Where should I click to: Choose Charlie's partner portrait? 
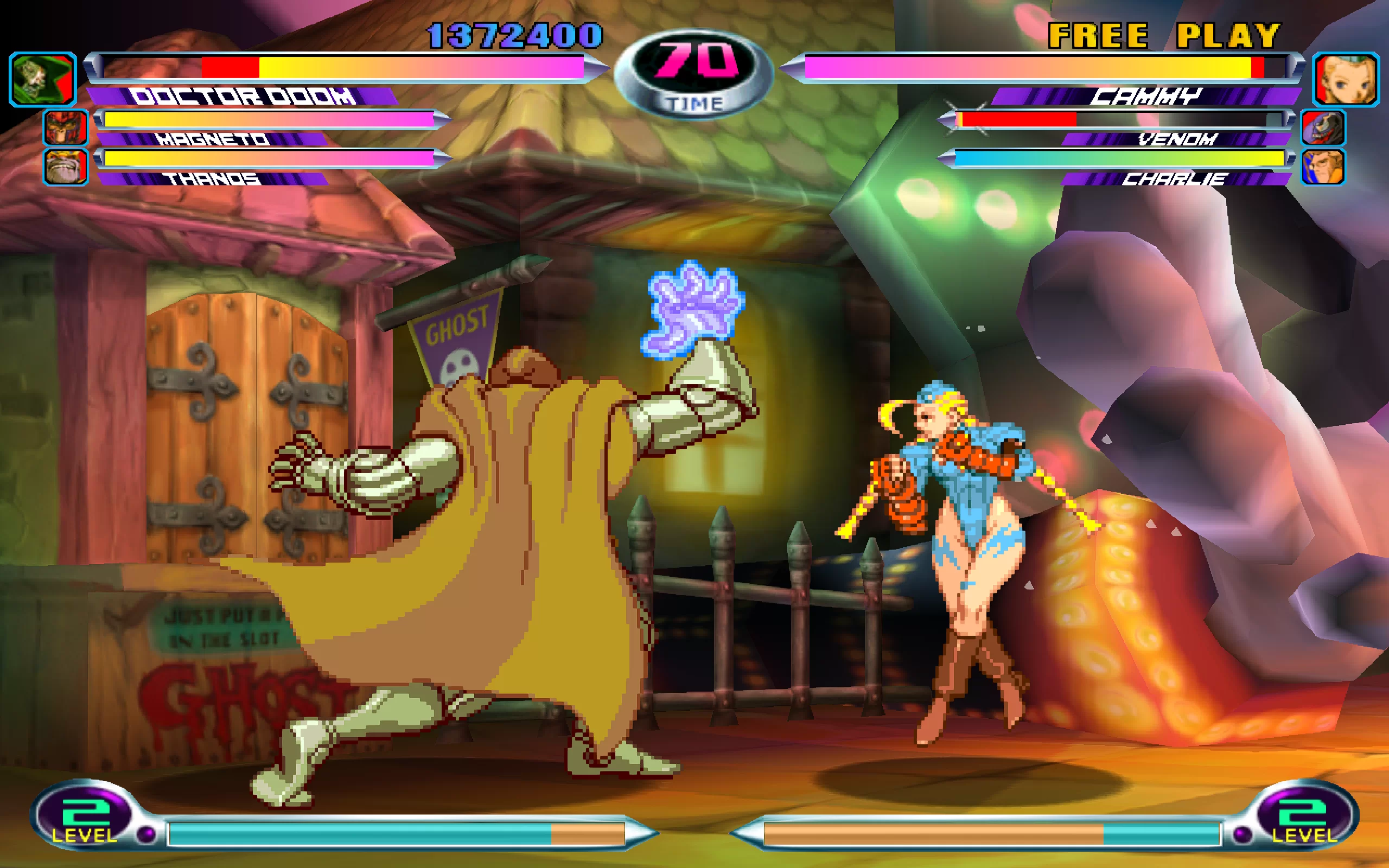coord(1323,167)
